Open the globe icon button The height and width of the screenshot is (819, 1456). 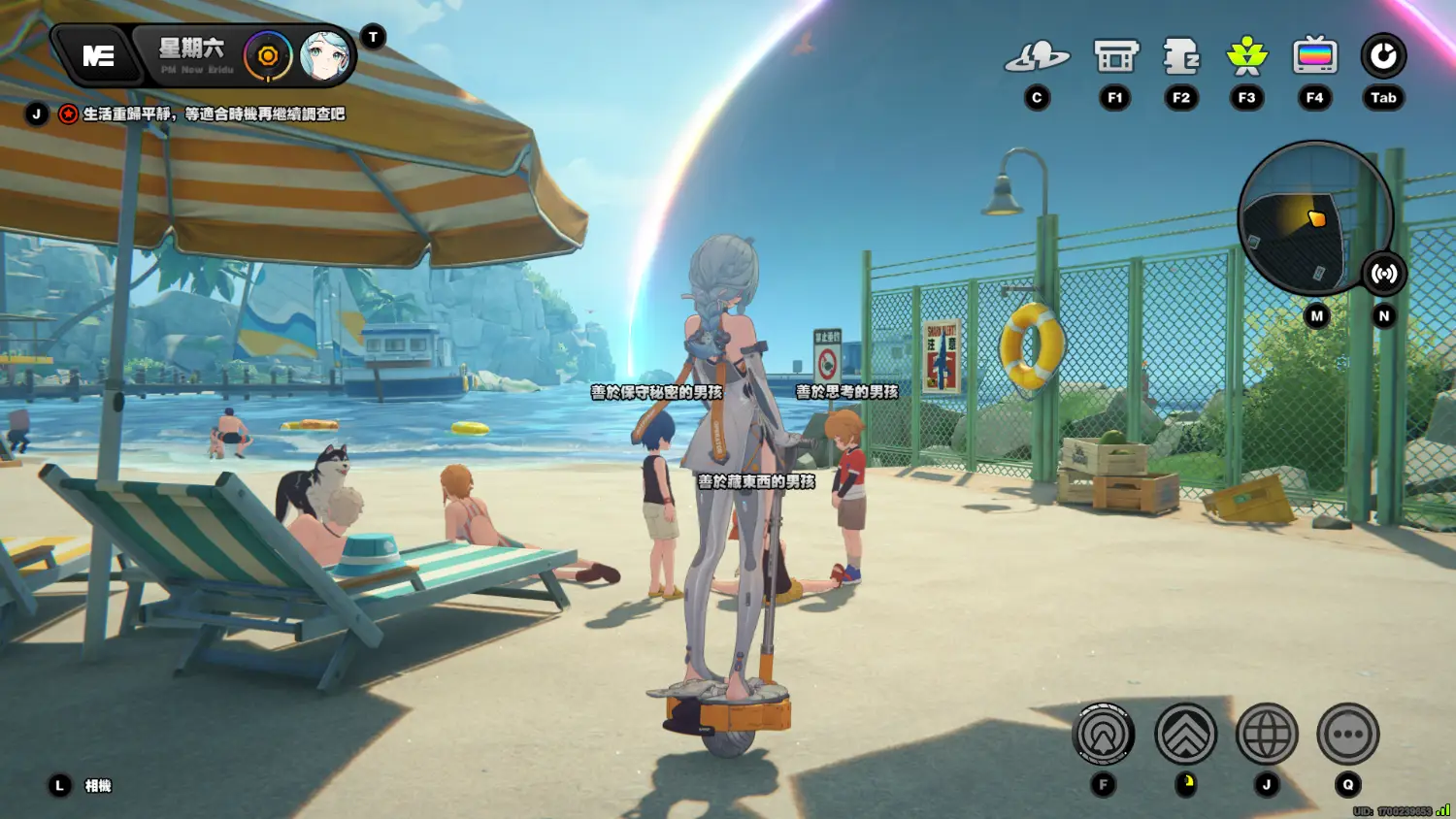(1267, 735)
